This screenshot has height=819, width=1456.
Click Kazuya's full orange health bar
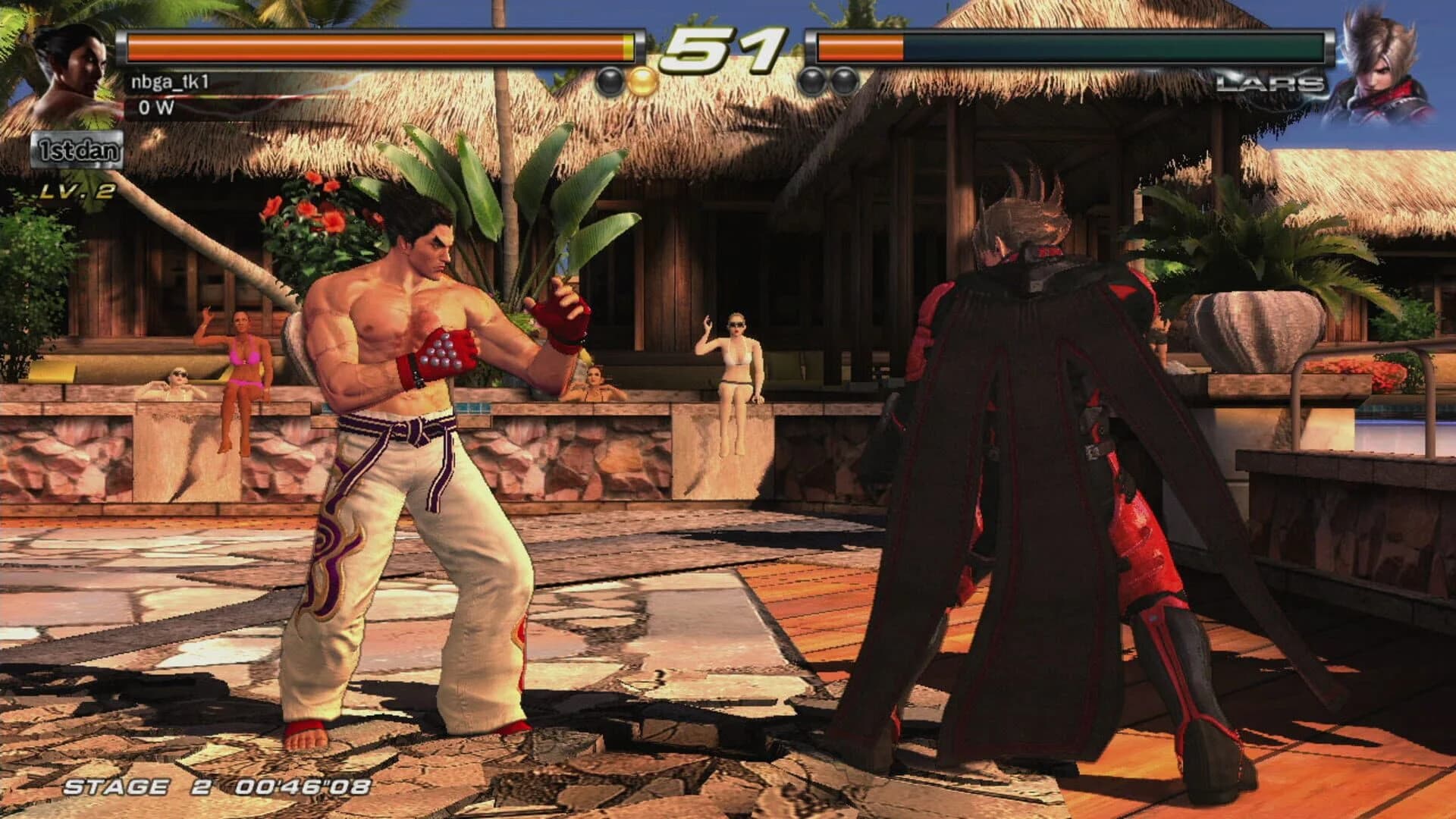(x=379, y=45)
